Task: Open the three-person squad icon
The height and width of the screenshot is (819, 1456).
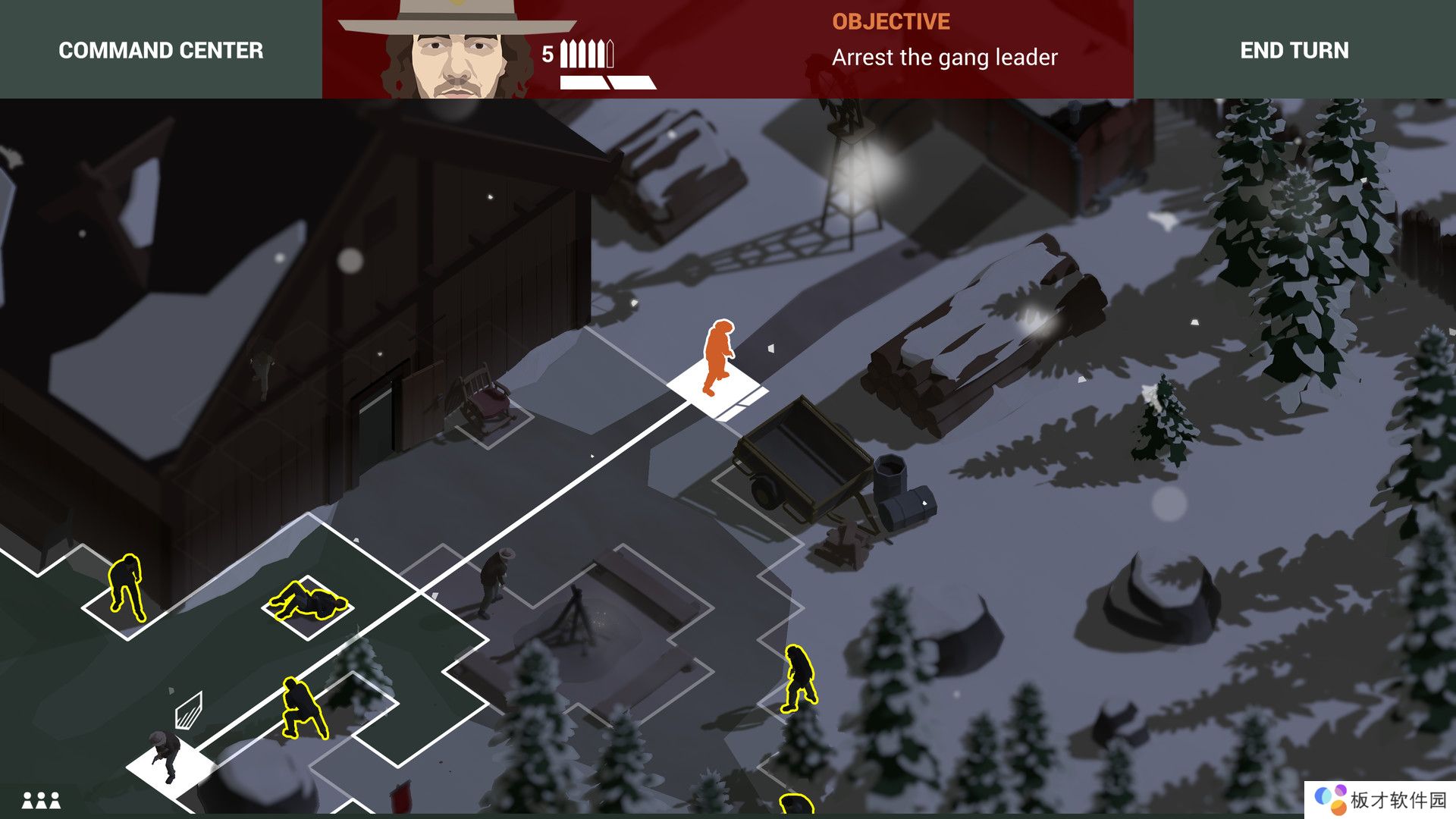Action: pyautogui.click(x=41, y=799)
